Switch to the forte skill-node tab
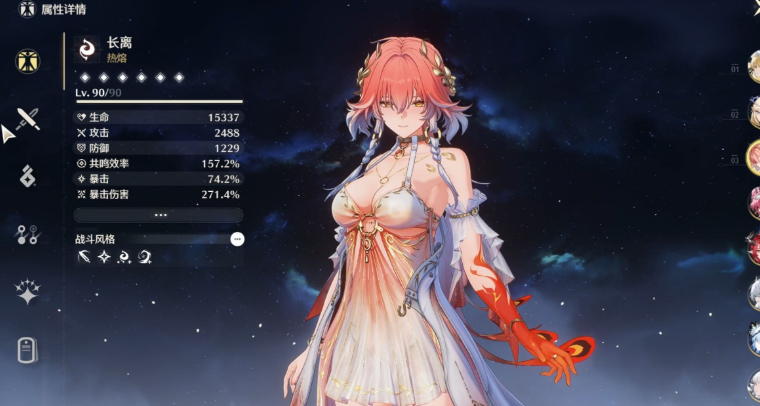 tap(28, 234)
